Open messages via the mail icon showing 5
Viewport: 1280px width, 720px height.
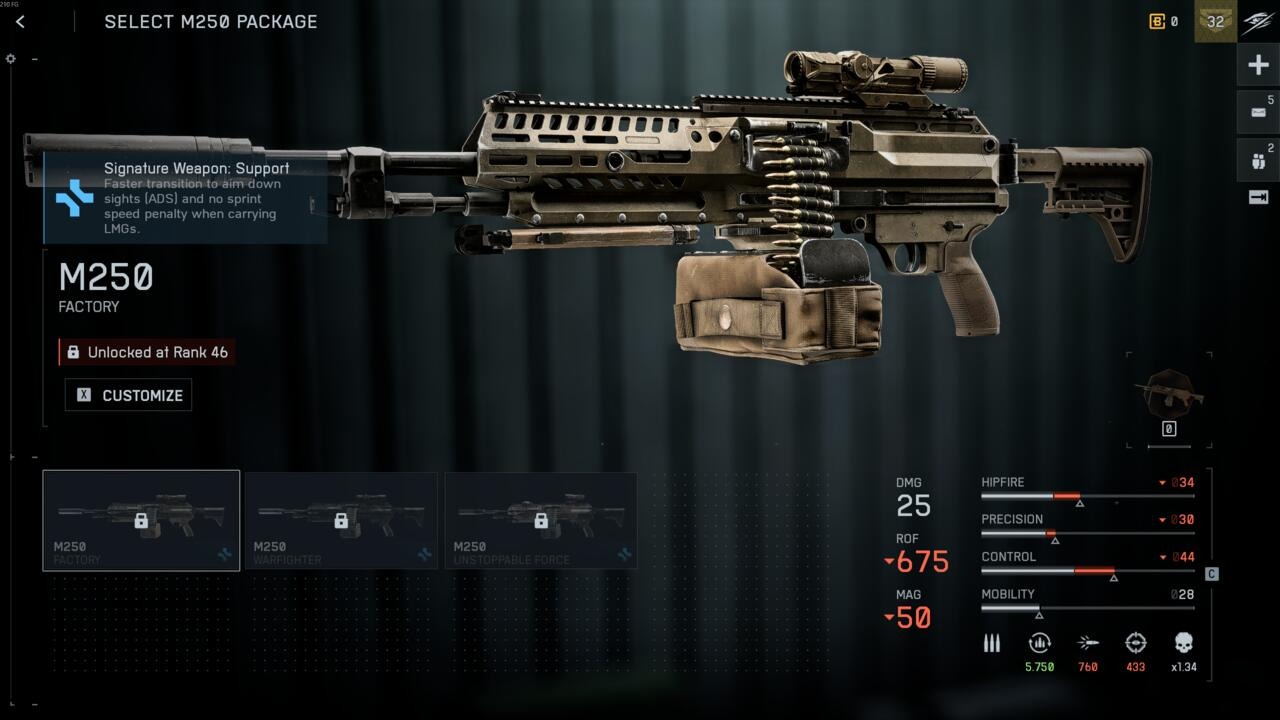[1257, 112]
